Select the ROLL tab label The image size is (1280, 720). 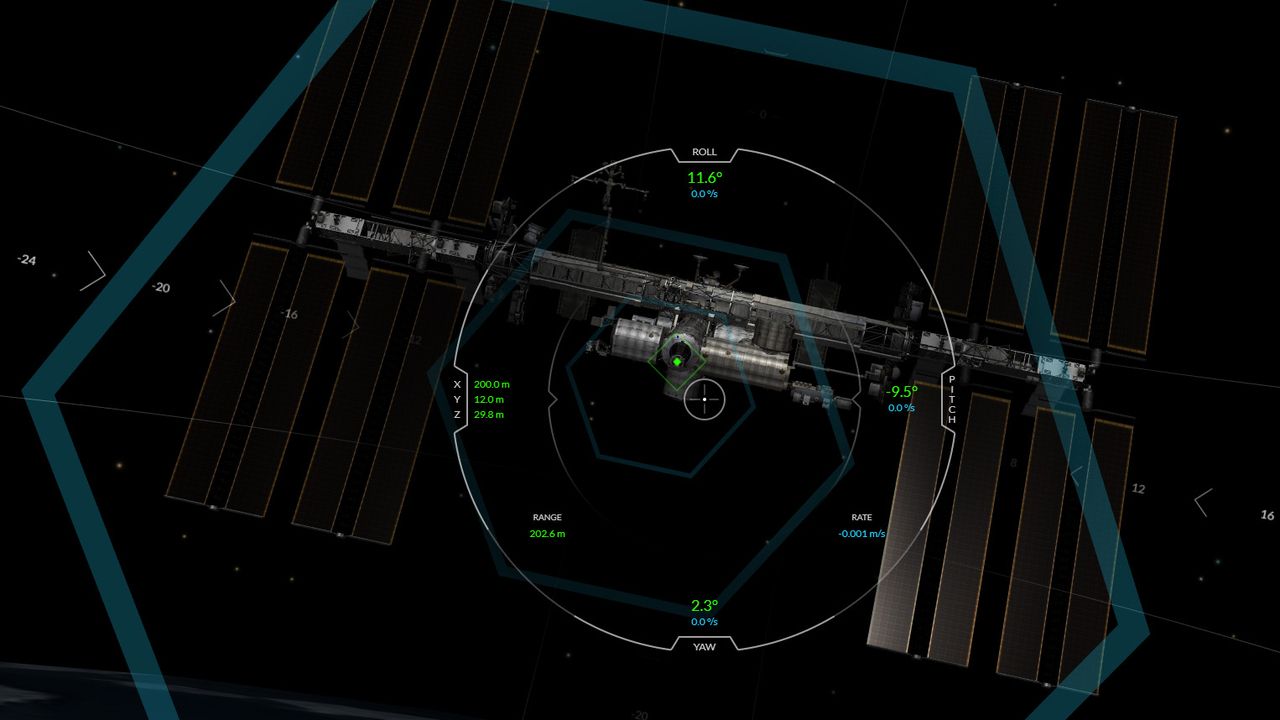703,151
